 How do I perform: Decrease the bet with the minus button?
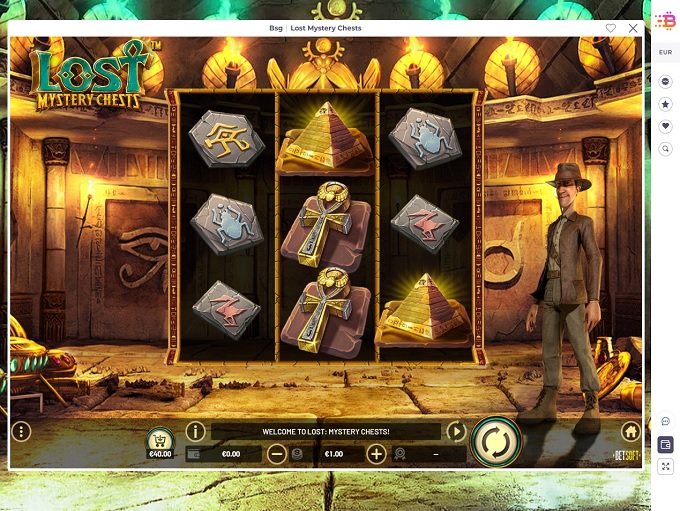277,454
